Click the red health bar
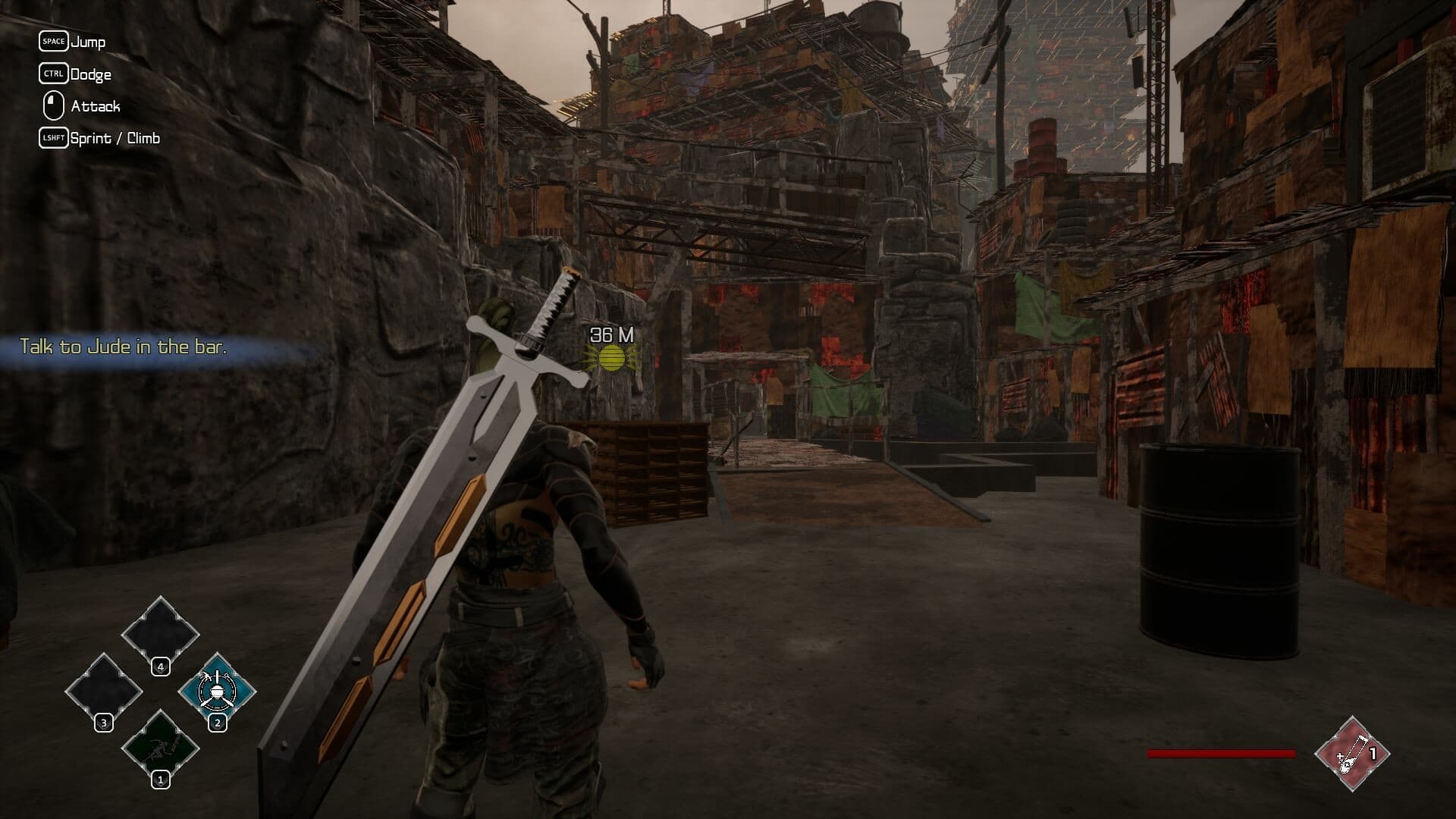This screenshot has width=1456, height=819. tap(1221, 753)
